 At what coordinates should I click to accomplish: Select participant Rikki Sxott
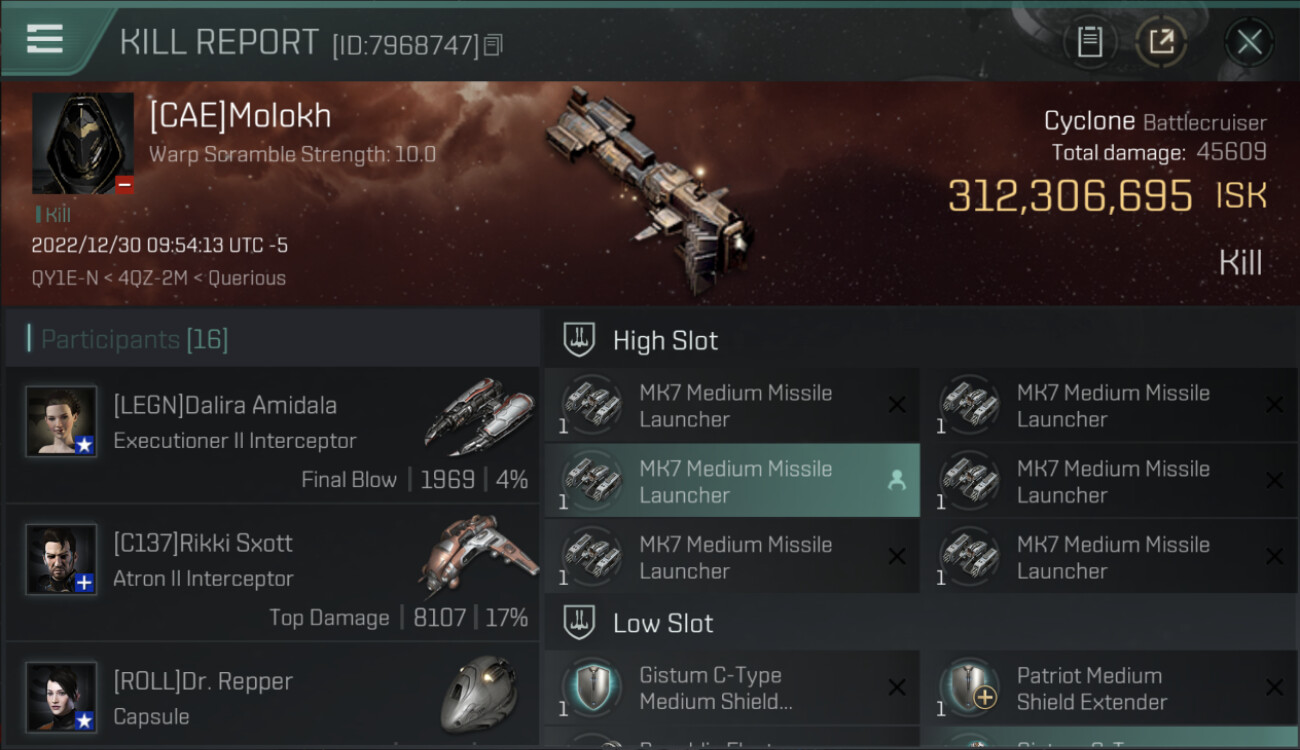click(272, 573)
